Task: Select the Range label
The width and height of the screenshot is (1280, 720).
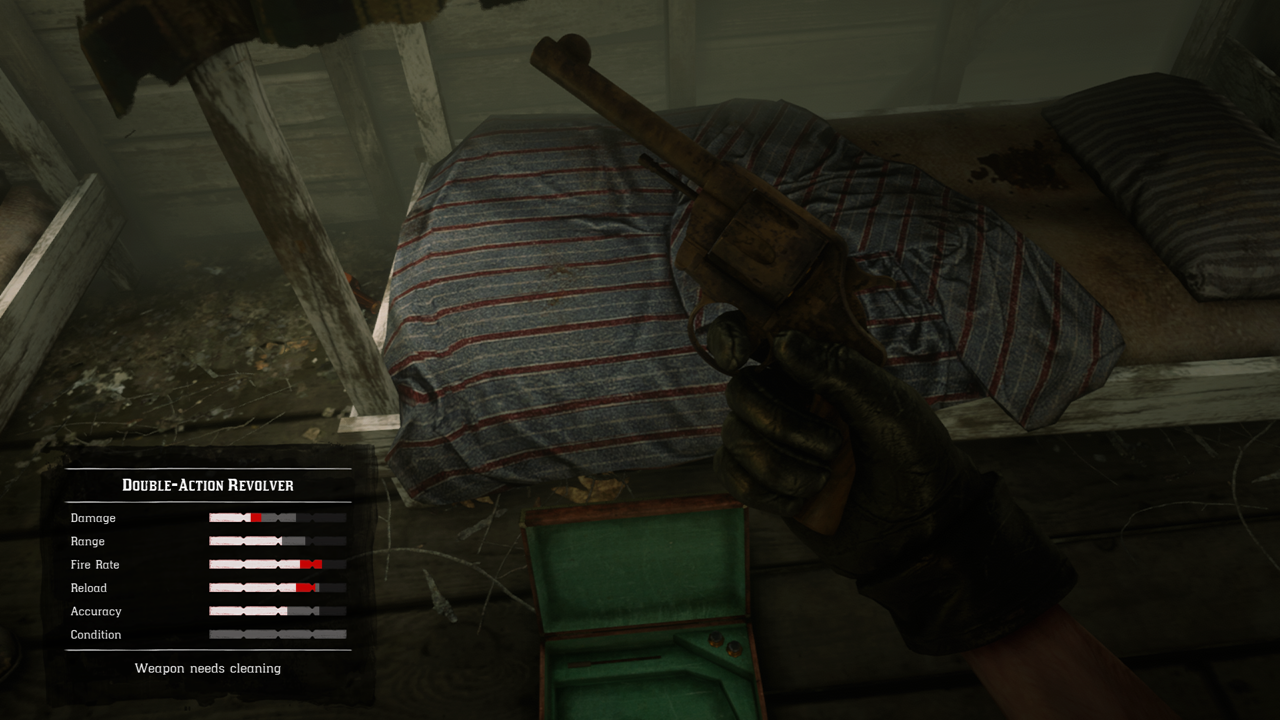Action: pyautogui.click(x=89, y=541)
